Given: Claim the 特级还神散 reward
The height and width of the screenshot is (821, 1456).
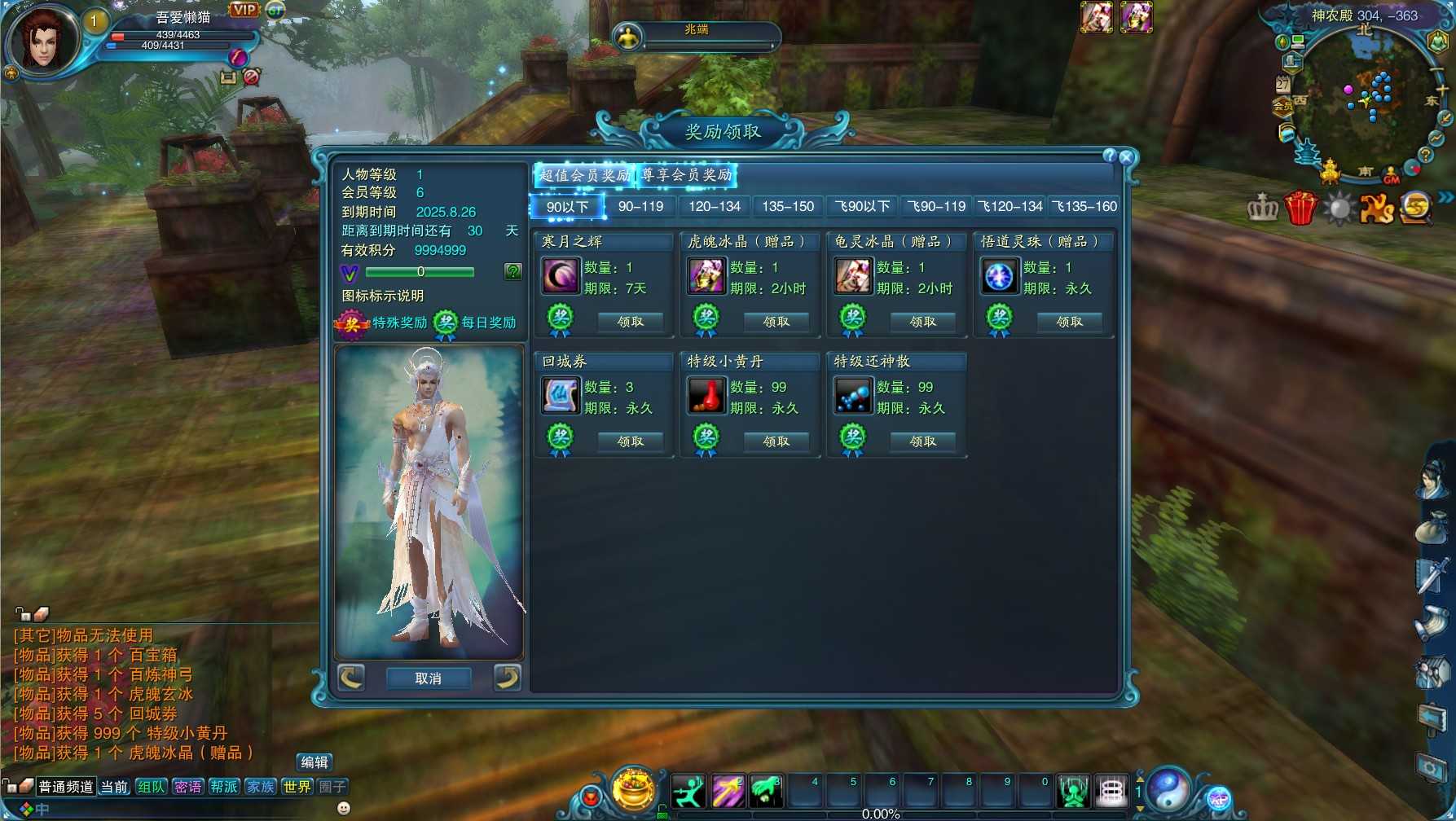Looking at the screenshot, I should pyautogui.click(x=922, y=441).
